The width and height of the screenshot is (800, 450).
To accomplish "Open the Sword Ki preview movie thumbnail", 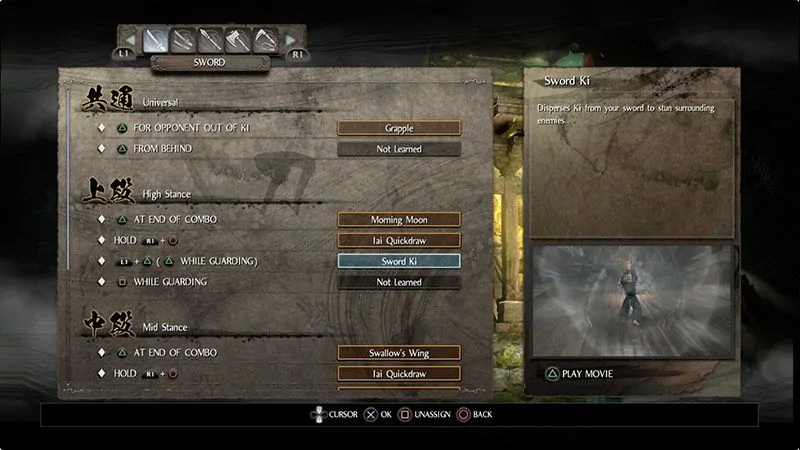I will pyautogui.click(x=634, y=301).
